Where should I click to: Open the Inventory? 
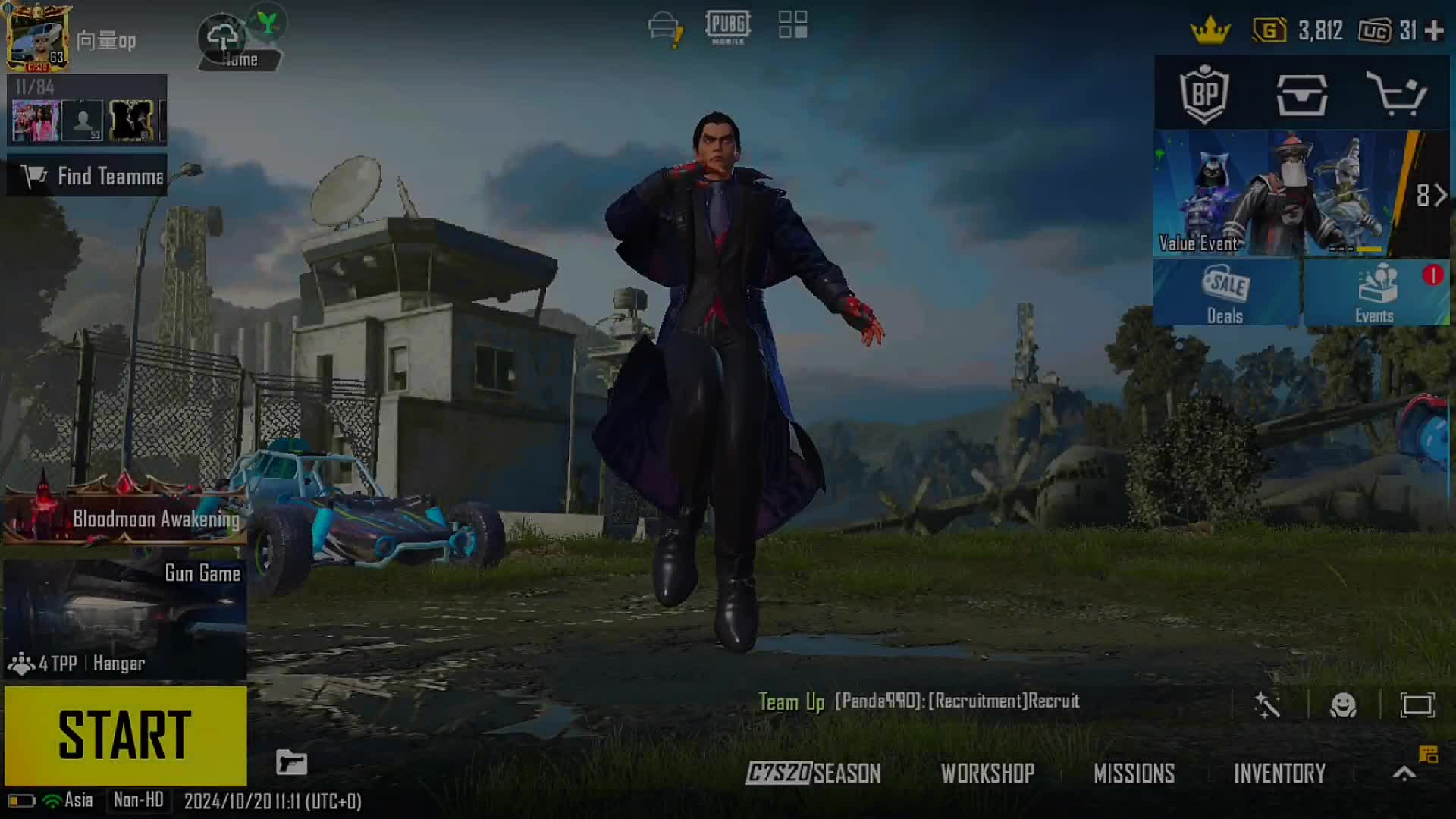pyautogui.click(x=1279, y=773)
